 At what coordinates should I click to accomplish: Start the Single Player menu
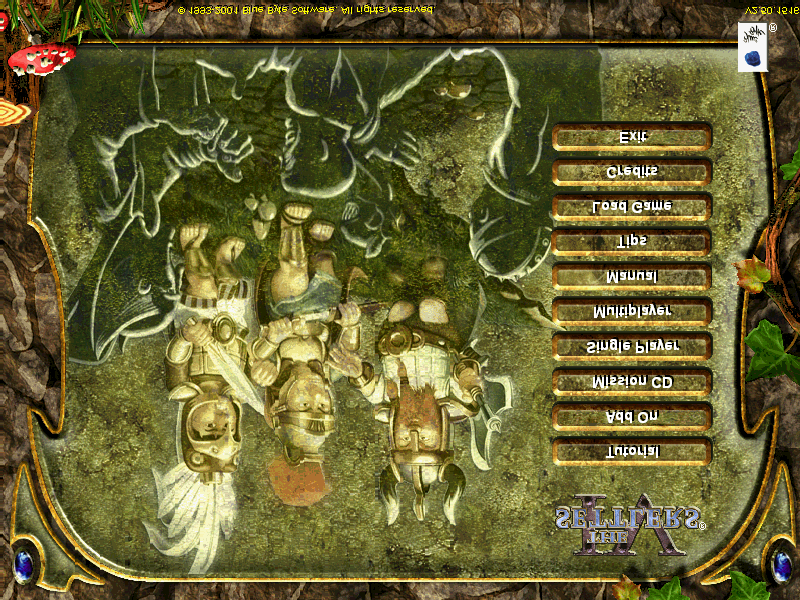[632, 346]
